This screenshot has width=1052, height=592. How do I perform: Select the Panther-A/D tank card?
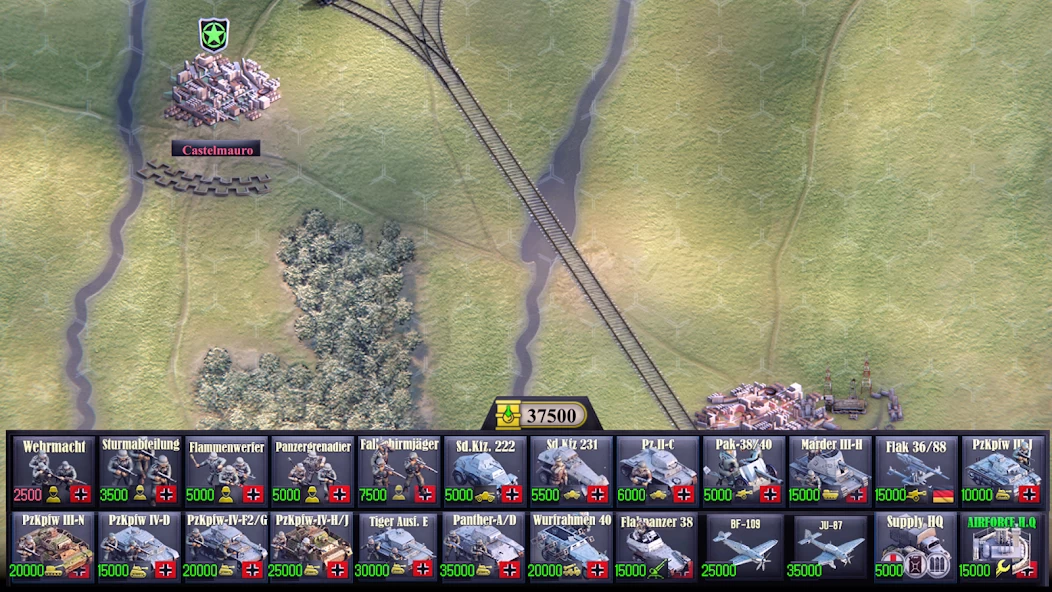point(485,547)
